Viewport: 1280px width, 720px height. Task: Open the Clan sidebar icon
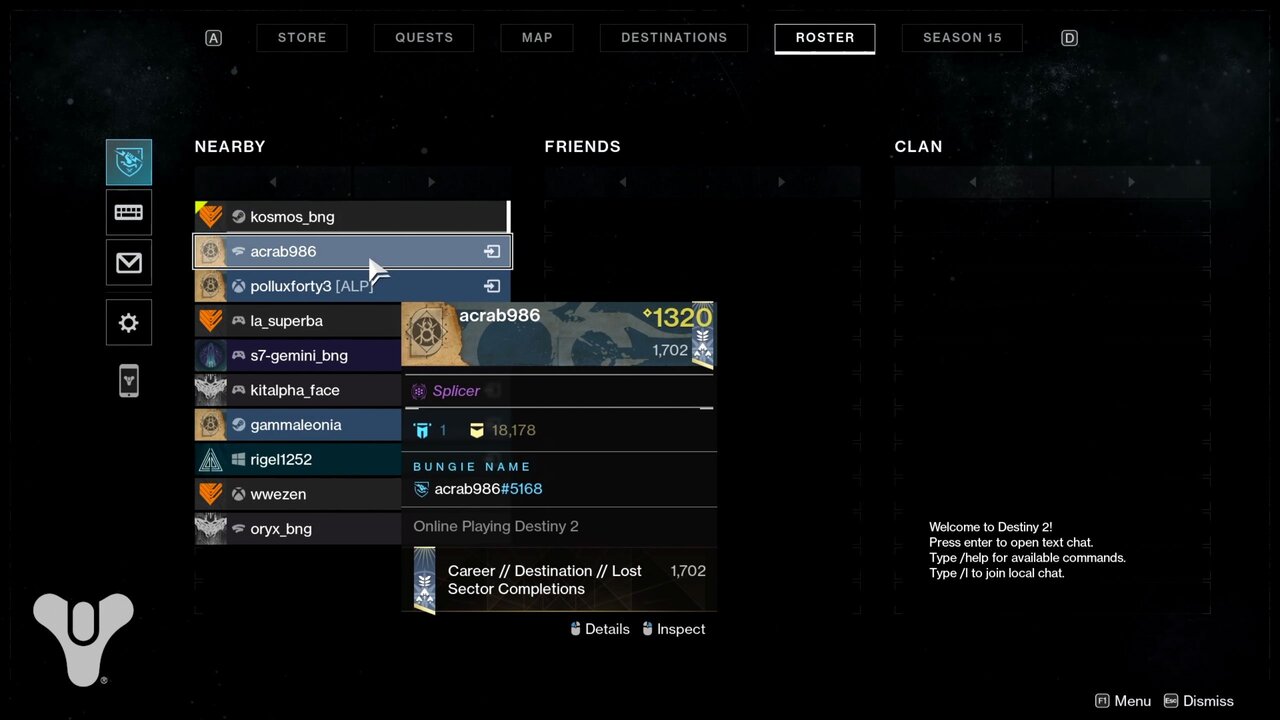coord(128,161)
